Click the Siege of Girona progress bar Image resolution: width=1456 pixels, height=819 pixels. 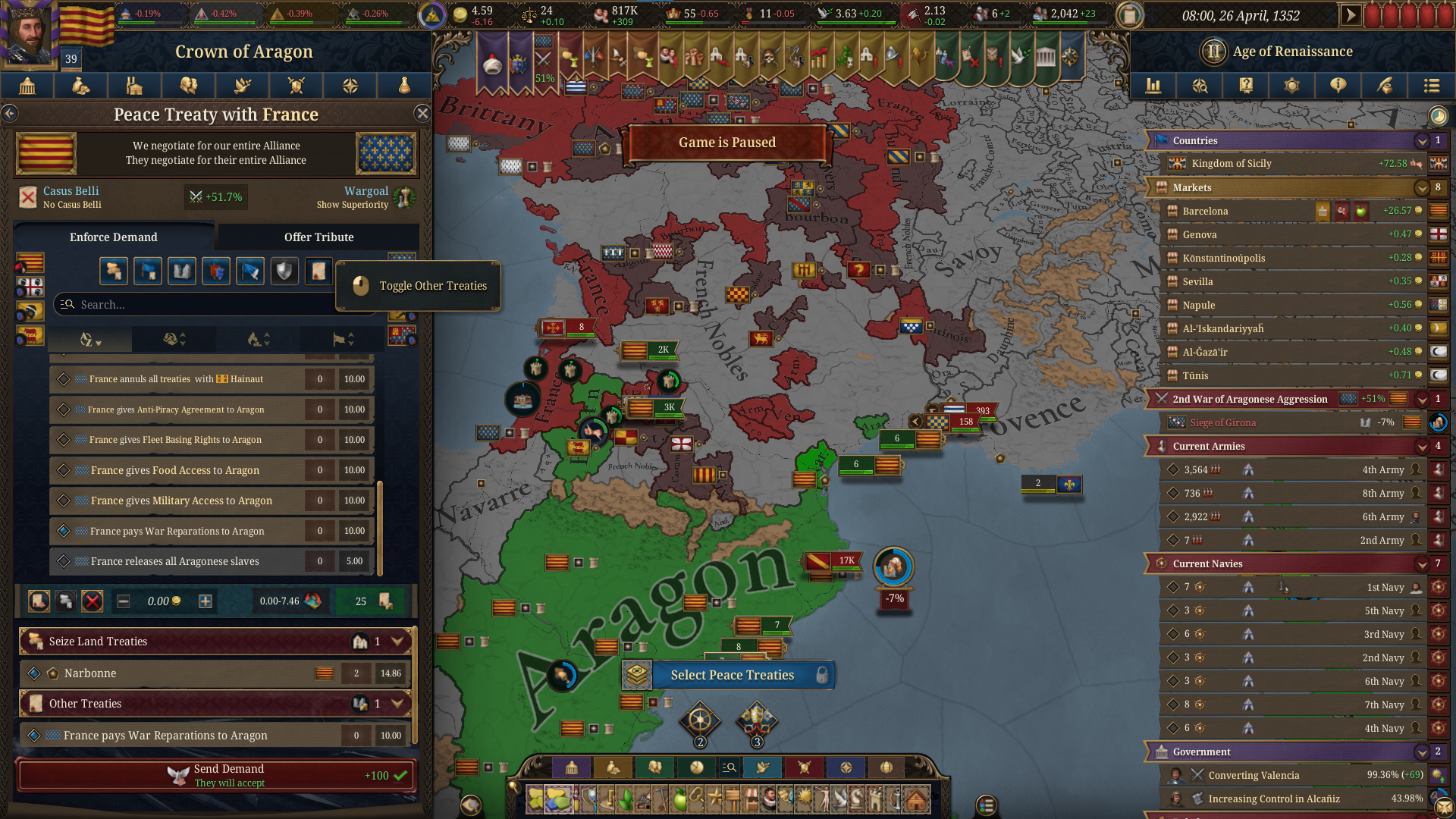[x=1289, y=422]
